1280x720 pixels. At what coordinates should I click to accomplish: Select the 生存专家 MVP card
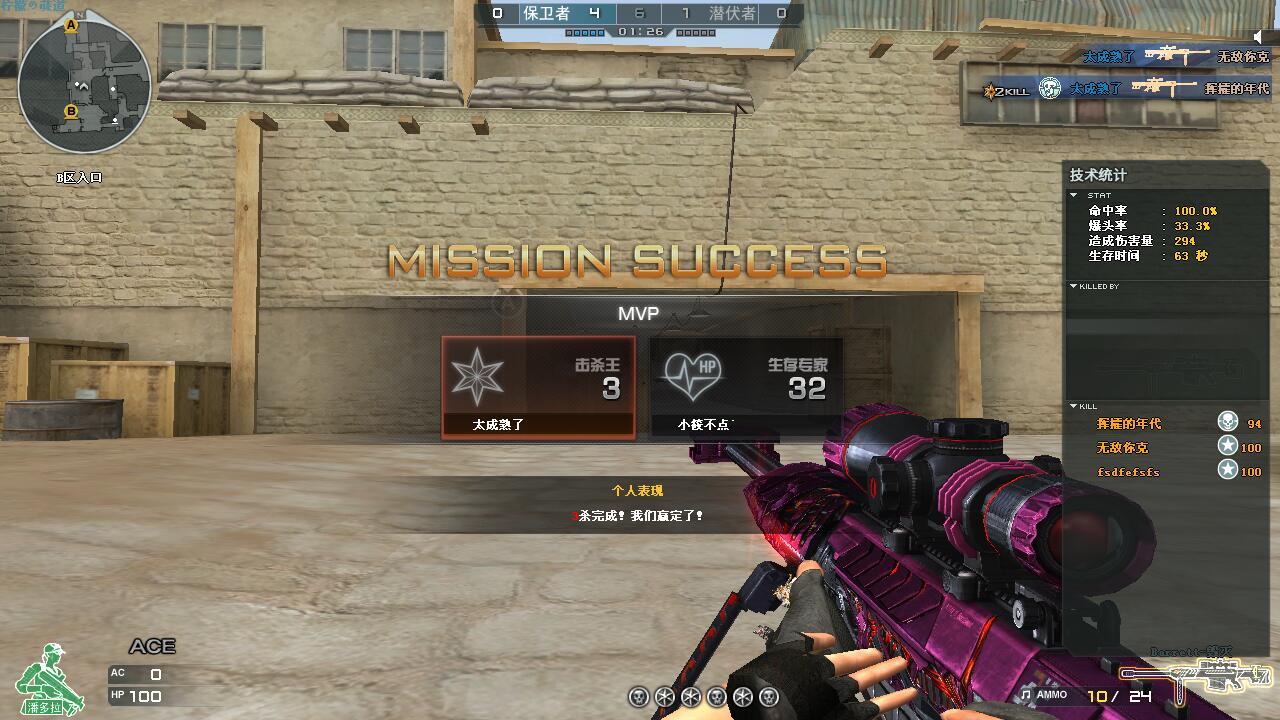click(746, 387)
